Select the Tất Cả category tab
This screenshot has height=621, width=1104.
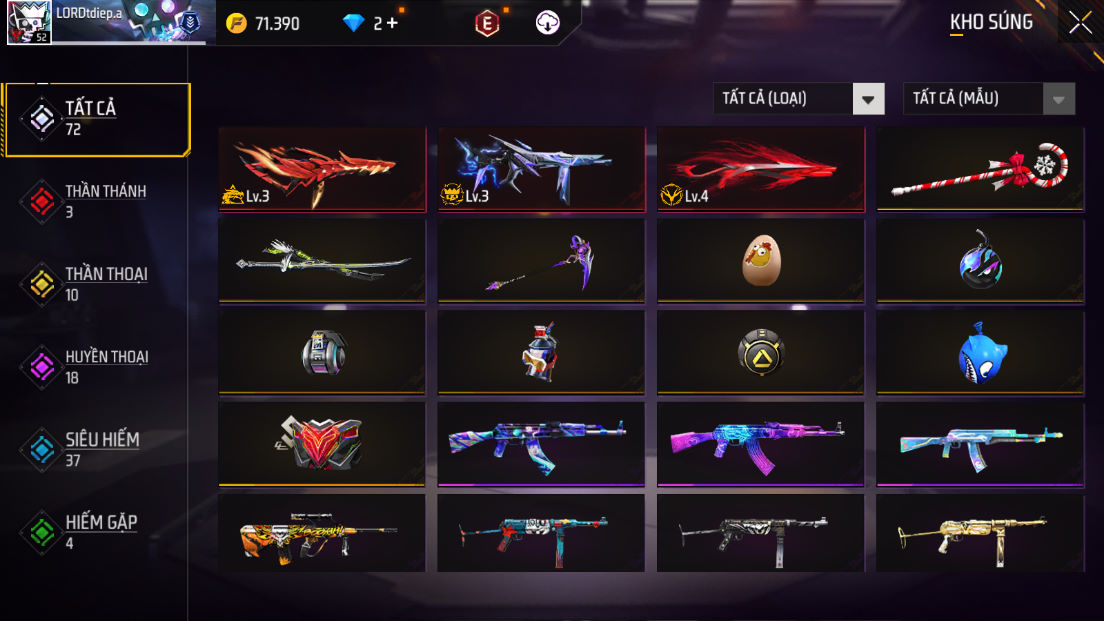(97, 119)
